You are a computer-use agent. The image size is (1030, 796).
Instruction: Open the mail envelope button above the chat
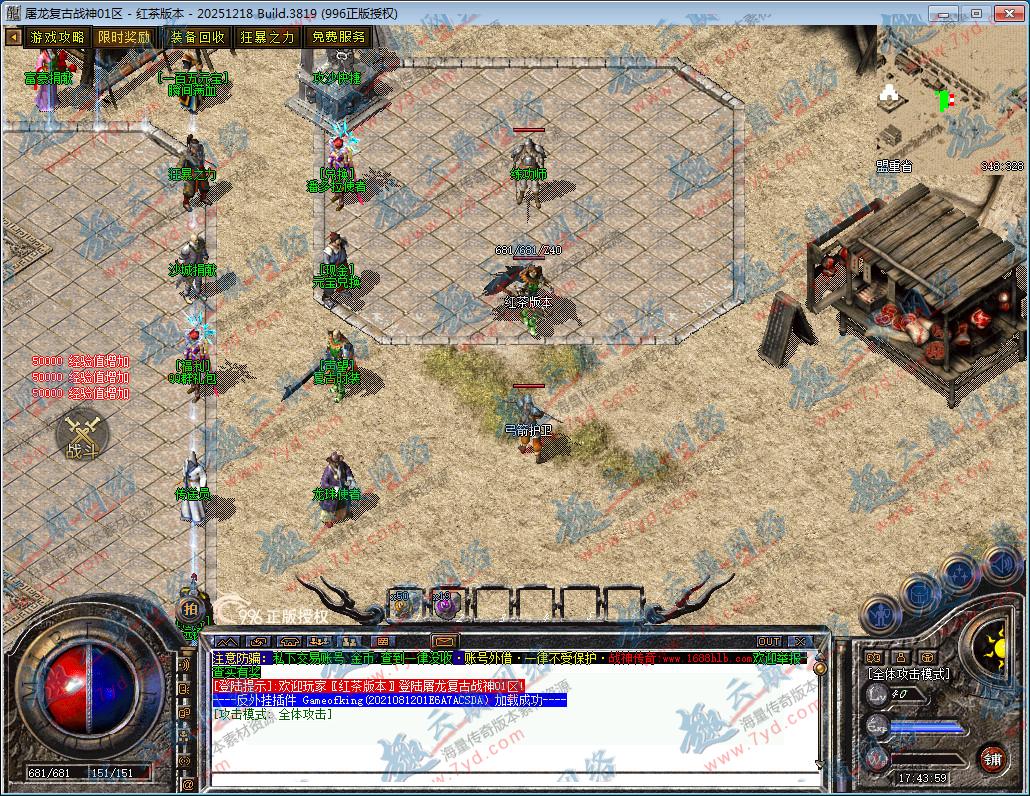point(444,641)
